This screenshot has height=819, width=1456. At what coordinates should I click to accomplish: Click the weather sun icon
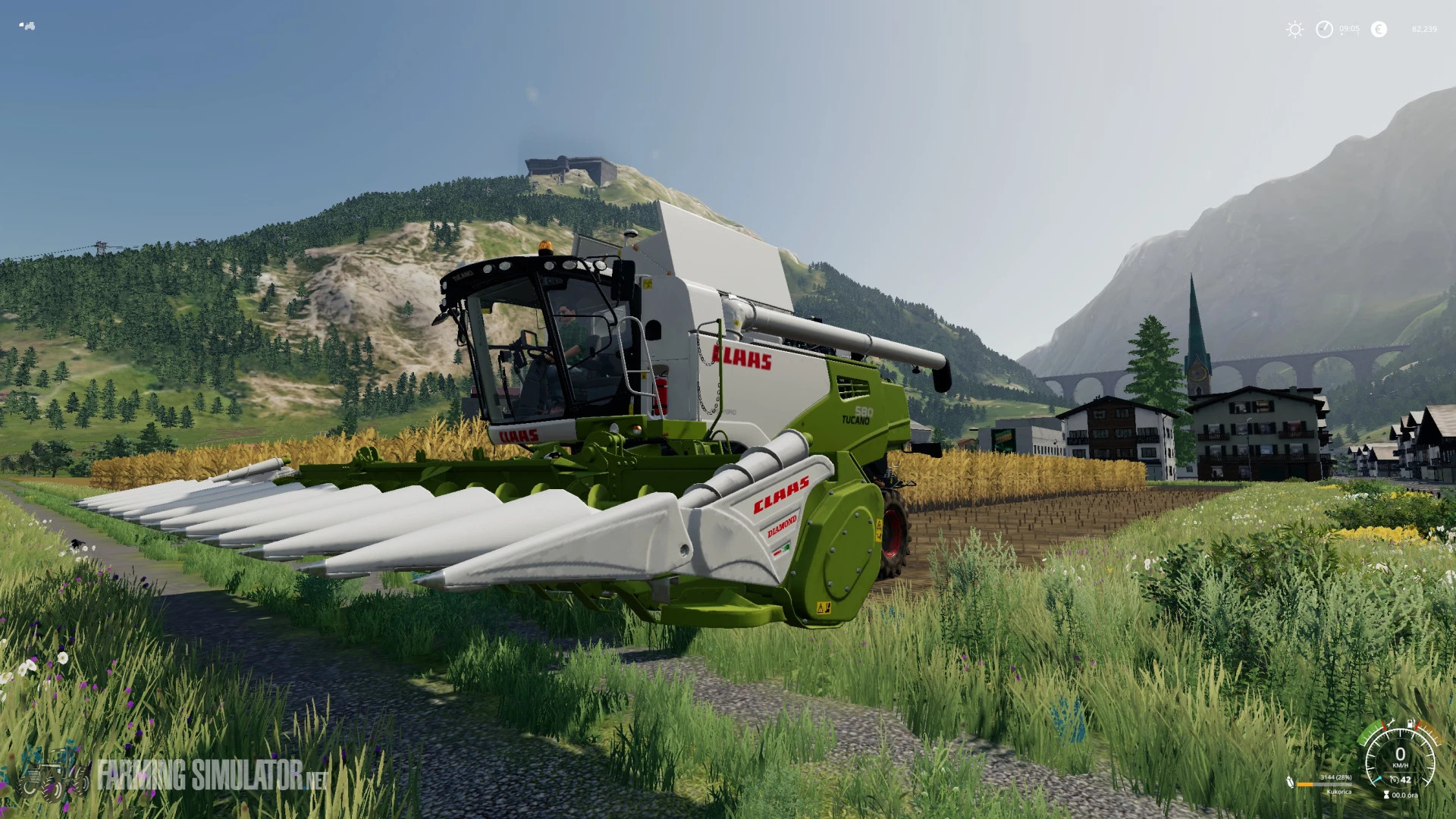click(1295, 29)
